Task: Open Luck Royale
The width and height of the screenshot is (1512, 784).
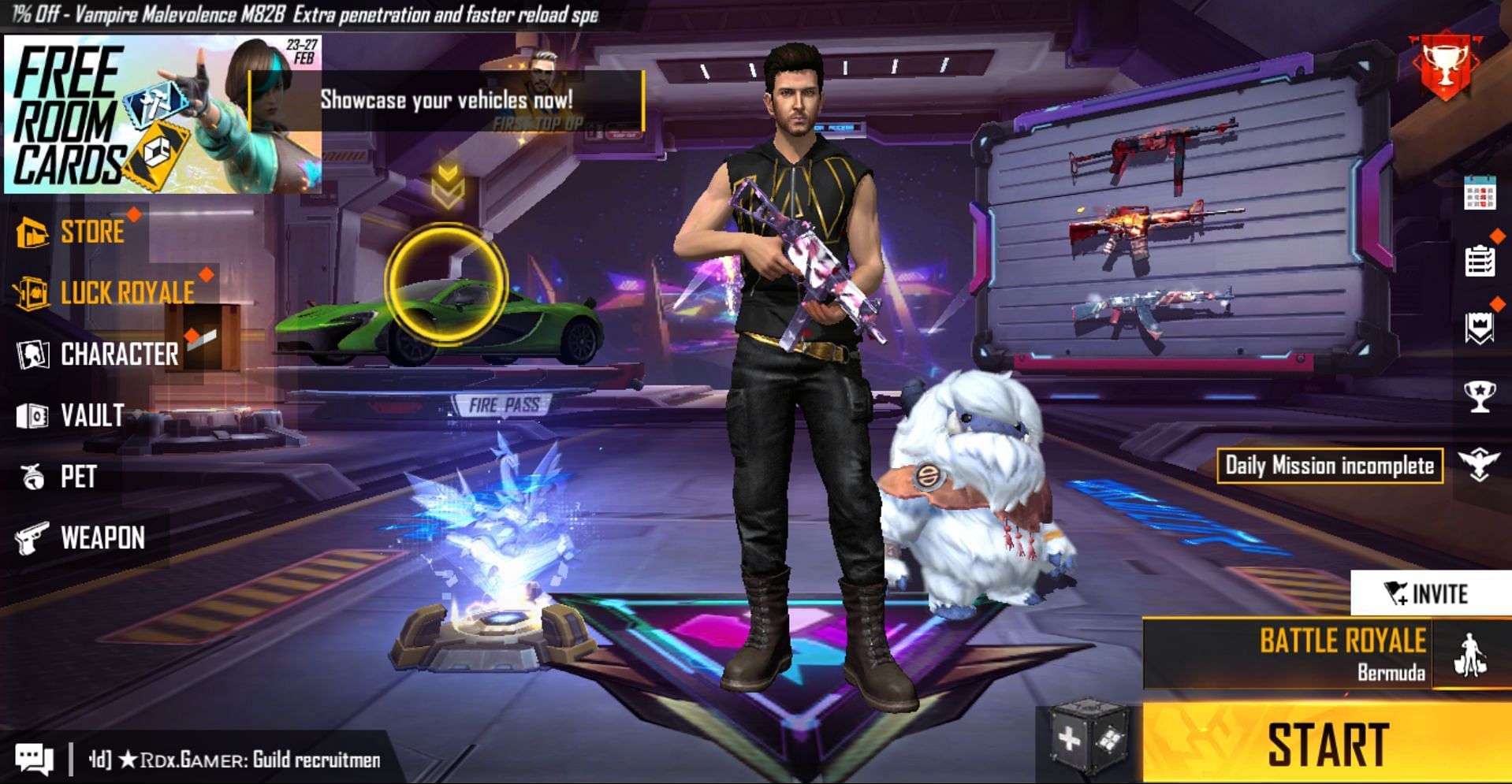Action: 106,292
